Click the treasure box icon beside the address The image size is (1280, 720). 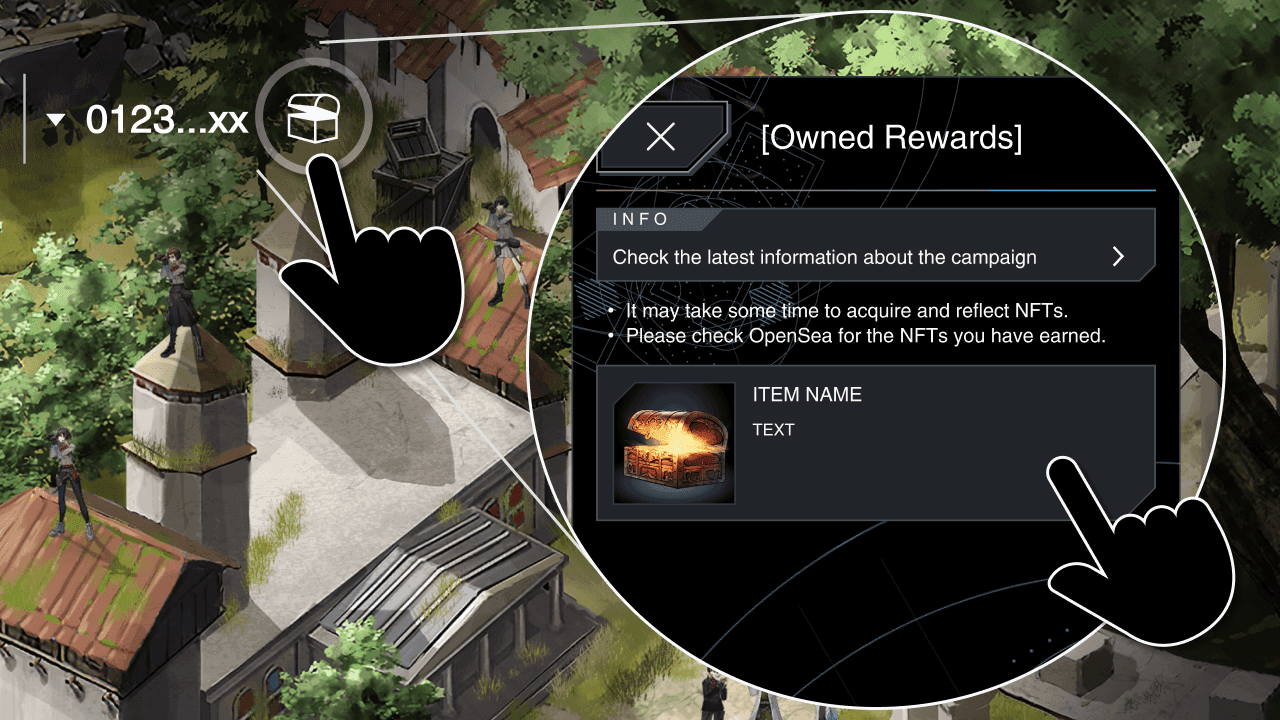[x=316, y=117]
